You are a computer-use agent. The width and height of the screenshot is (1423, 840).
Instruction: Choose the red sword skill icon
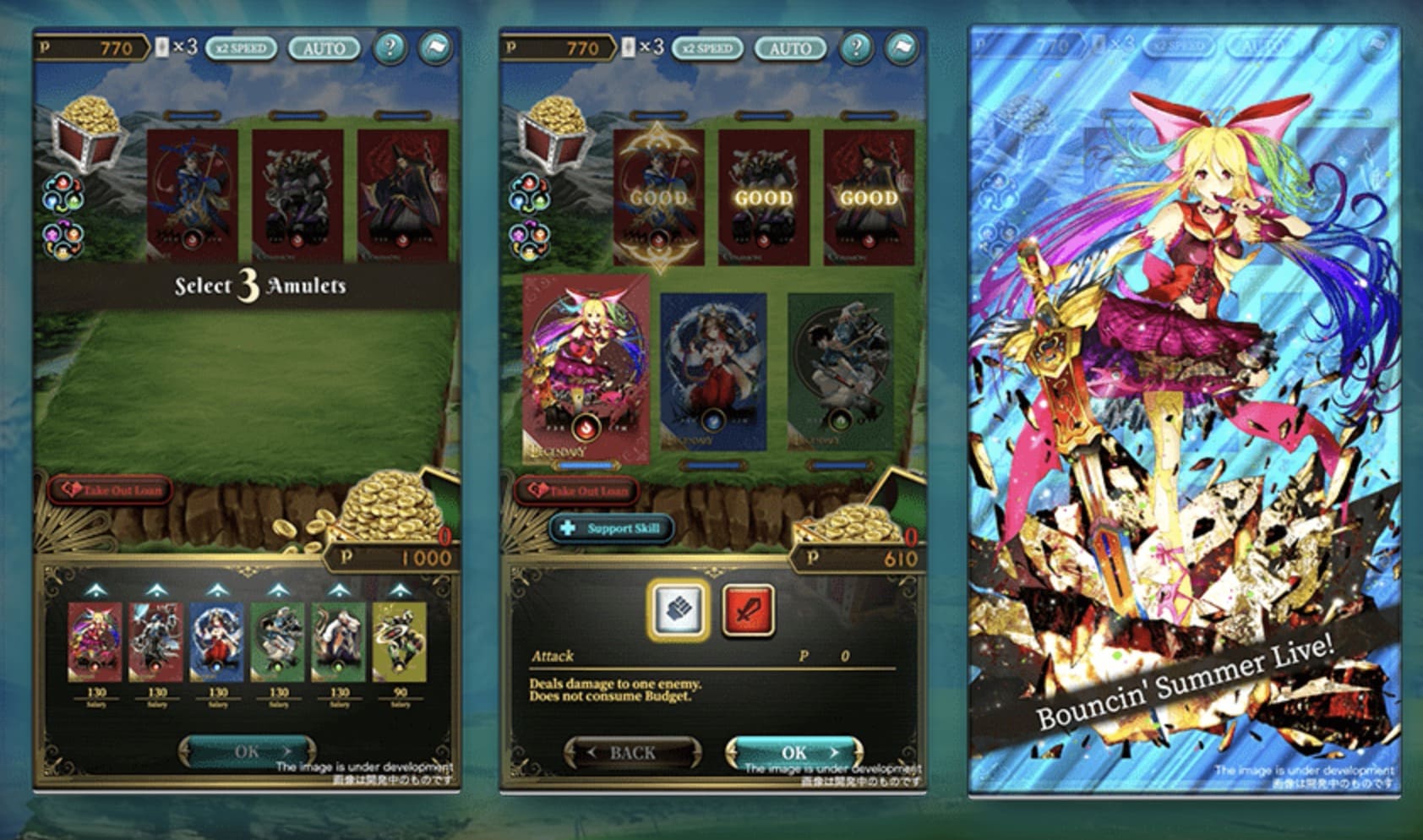pyautogui.click(x=748, y=608)
